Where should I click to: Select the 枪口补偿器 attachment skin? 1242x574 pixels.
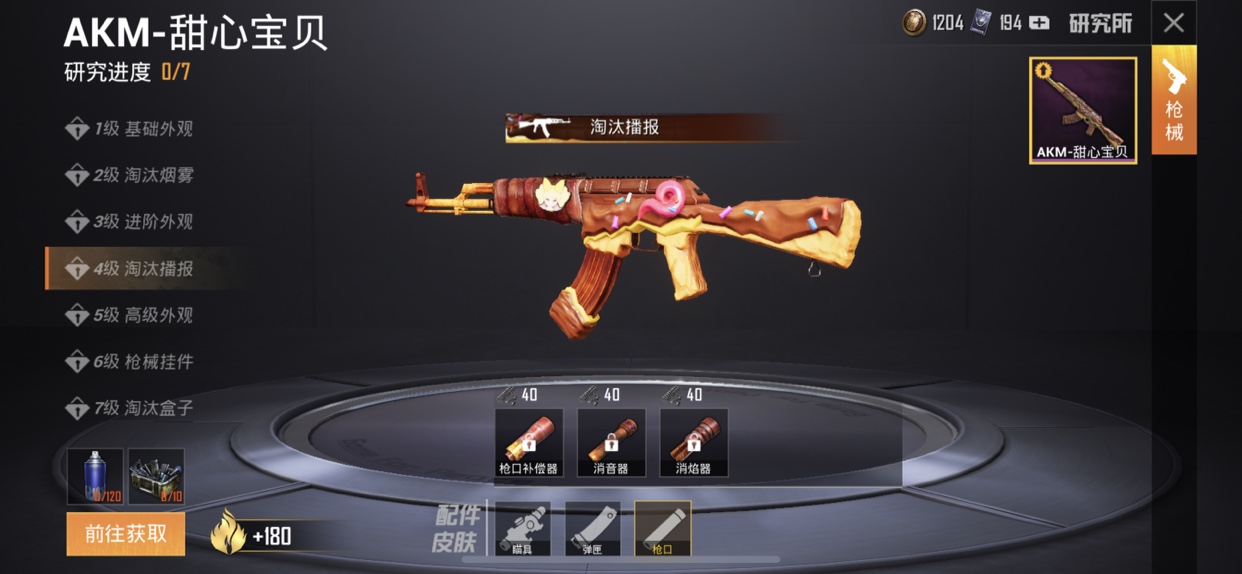pos(529,443)
